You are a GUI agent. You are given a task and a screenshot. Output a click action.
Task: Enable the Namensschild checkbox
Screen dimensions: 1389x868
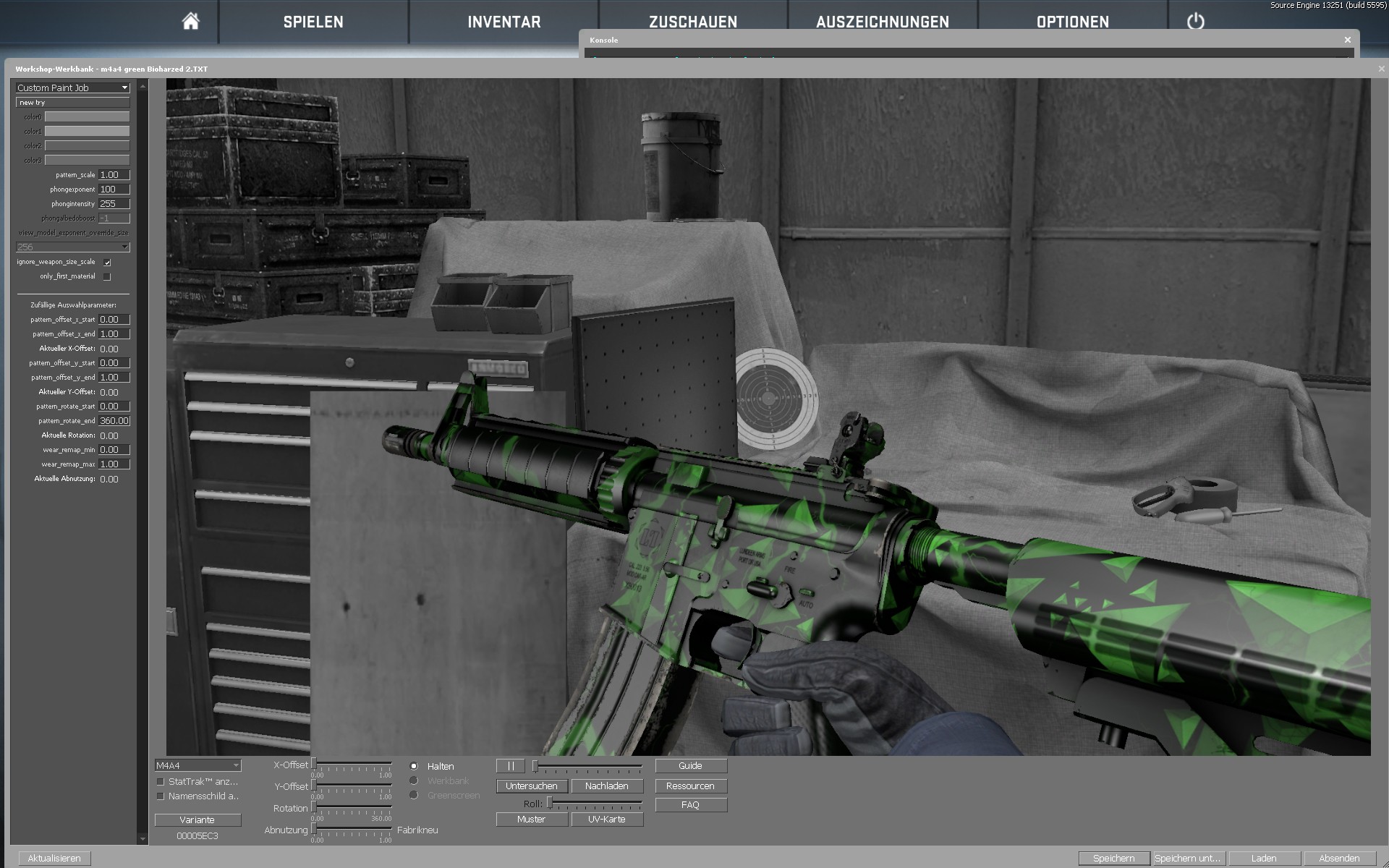[160, 796]
